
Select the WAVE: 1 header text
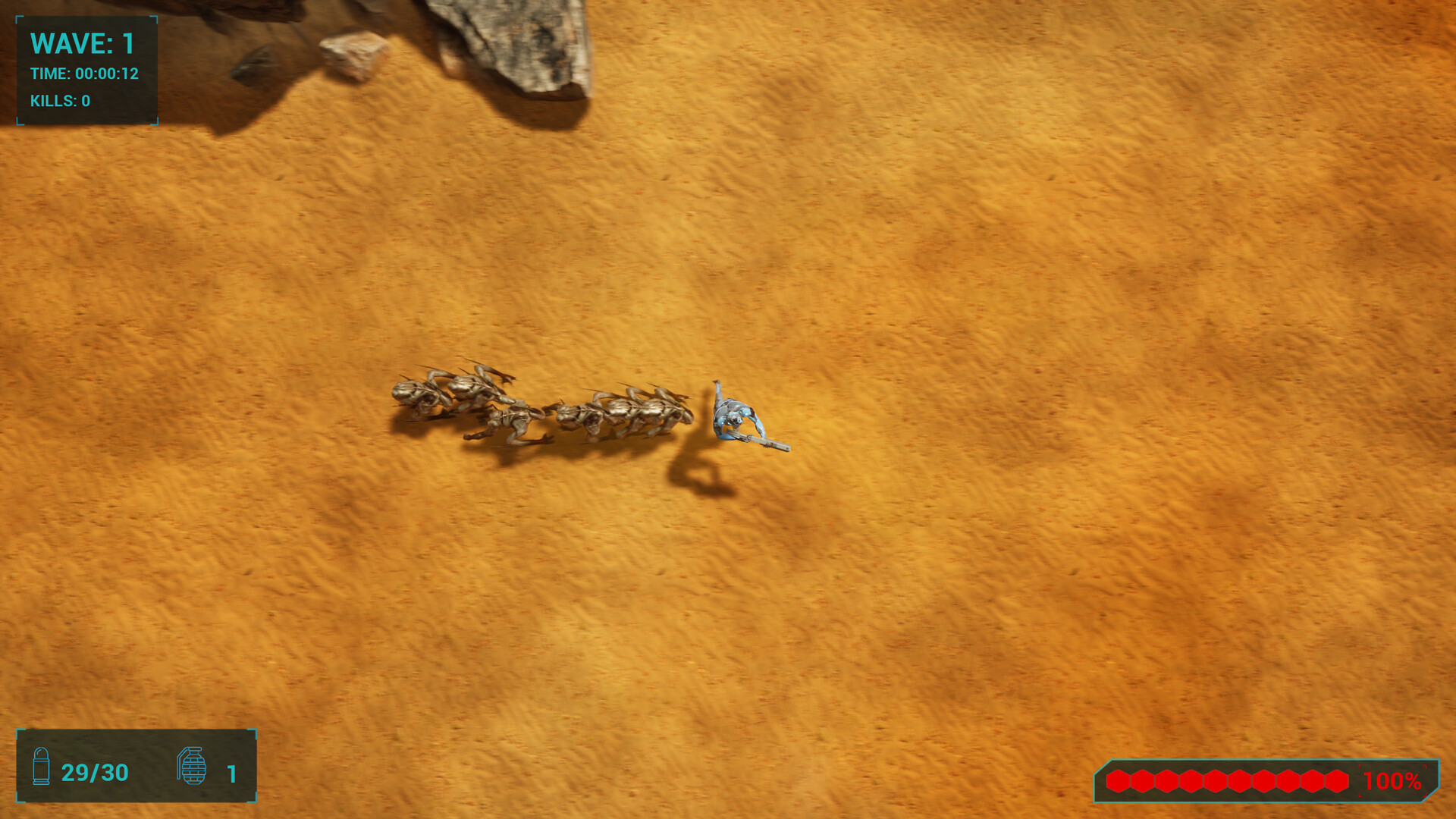pyautogui.click(x=82, y=44)
